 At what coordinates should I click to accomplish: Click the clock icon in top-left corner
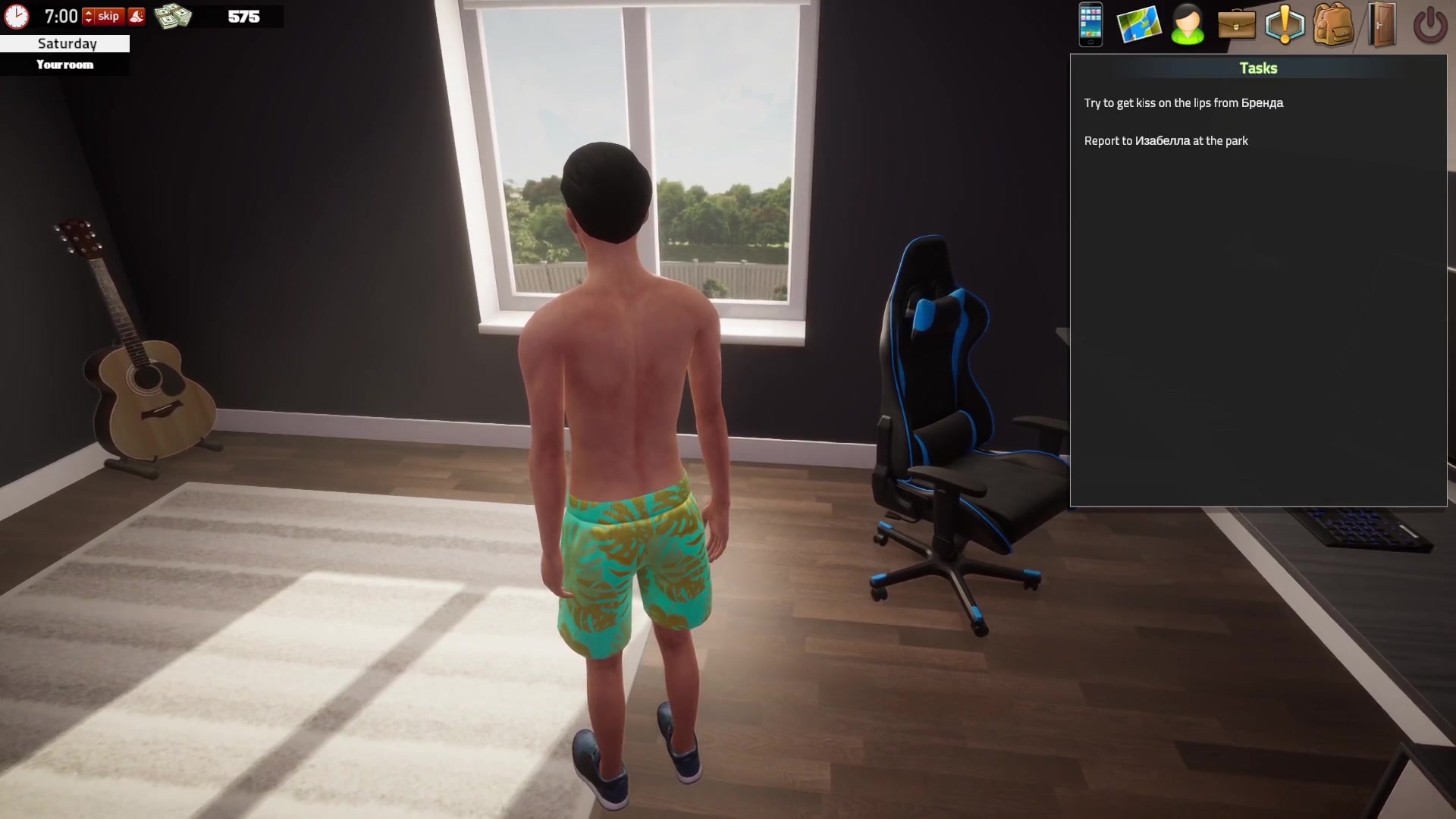pyautogui.click(x=16, y=15)
